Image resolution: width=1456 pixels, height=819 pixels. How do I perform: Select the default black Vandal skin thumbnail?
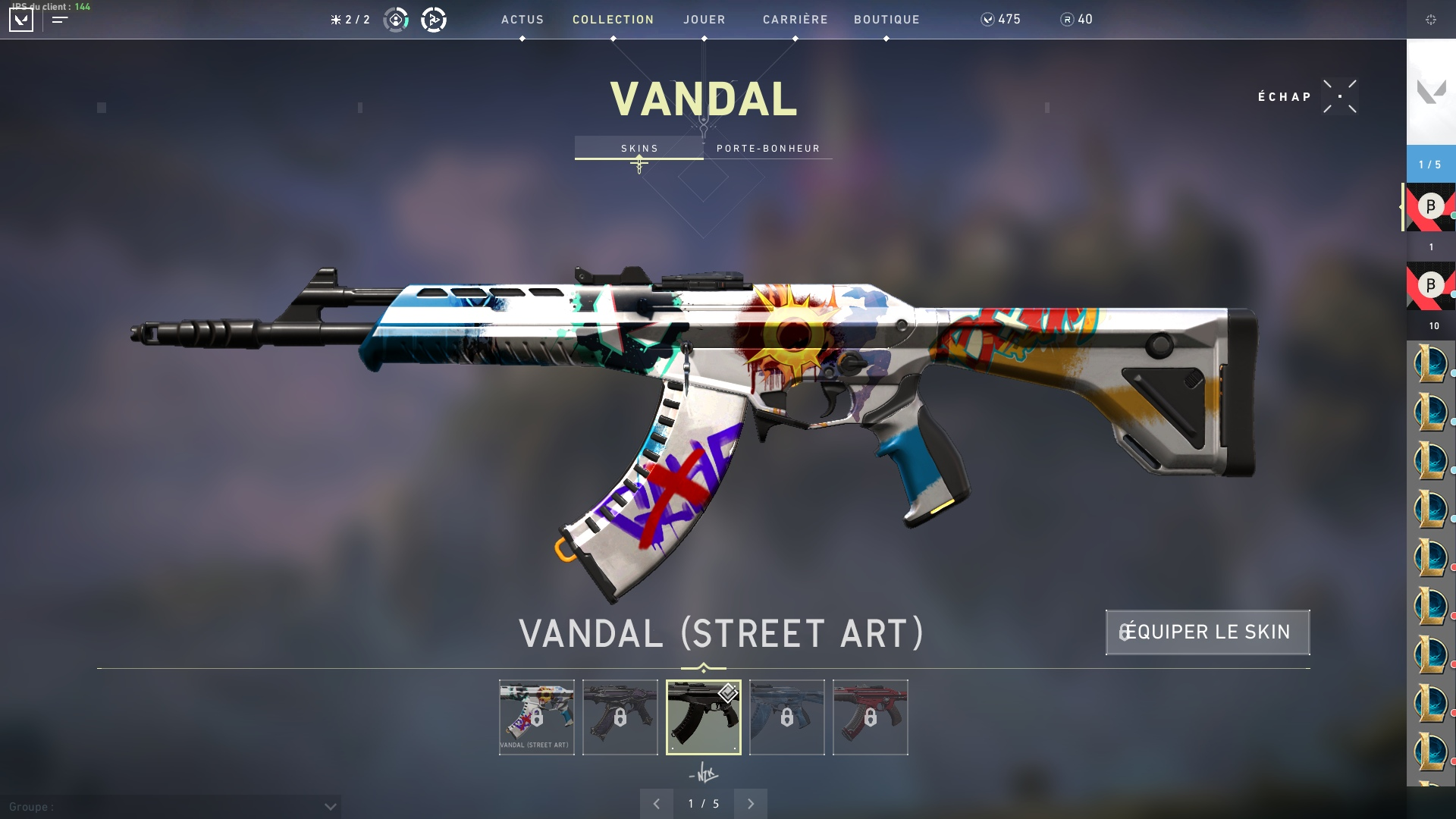coord(704,717)
